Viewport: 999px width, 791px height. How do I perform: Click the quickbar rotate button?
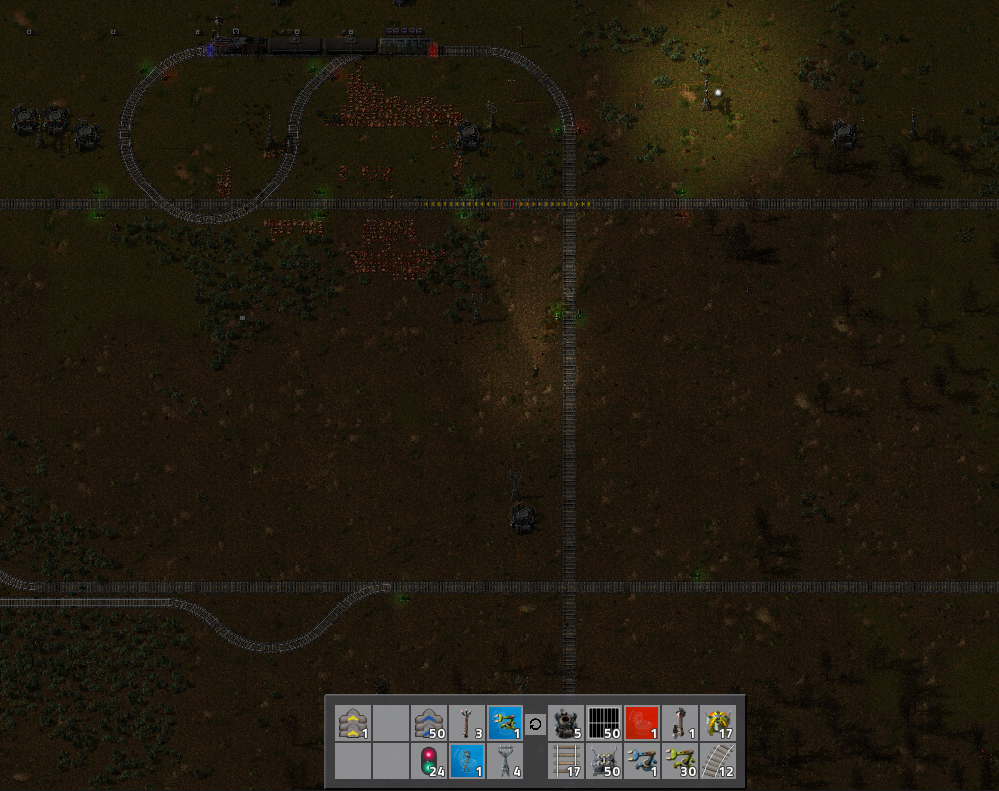535,723
